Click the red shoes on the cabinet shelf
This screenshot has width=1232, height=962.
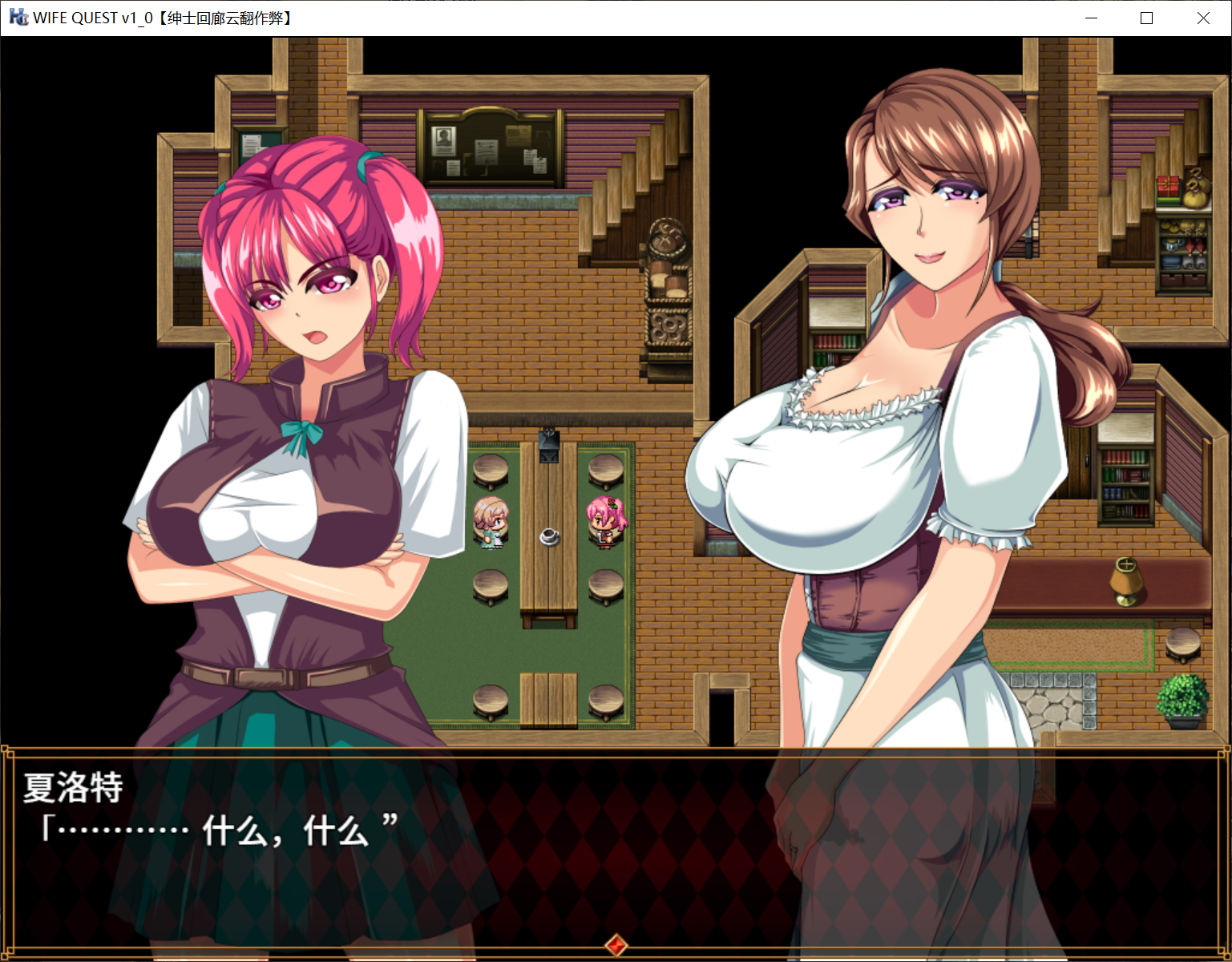[x=1194, y=245]
